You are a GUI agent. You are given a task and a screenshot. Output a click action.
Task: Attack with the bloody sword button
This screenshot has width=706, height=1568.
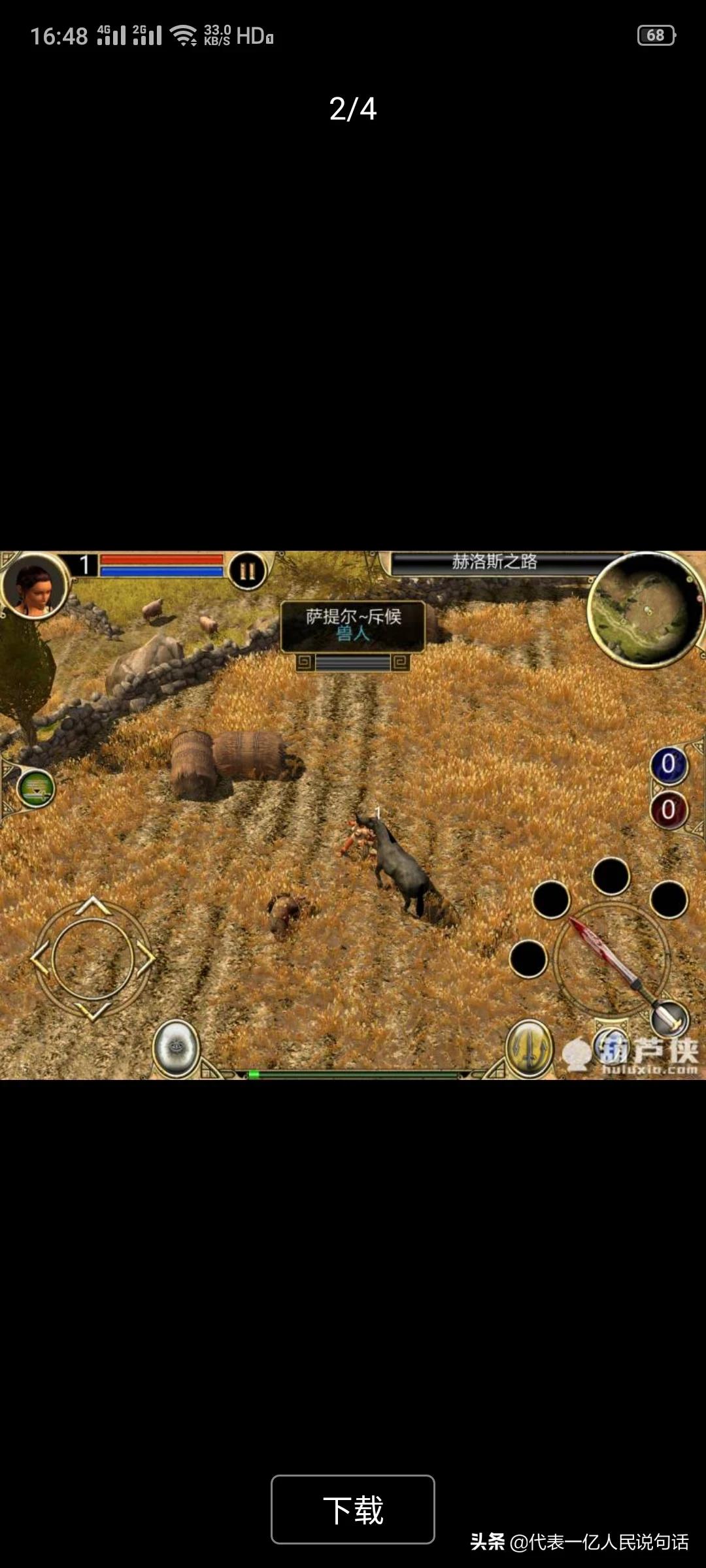point(611,959)
